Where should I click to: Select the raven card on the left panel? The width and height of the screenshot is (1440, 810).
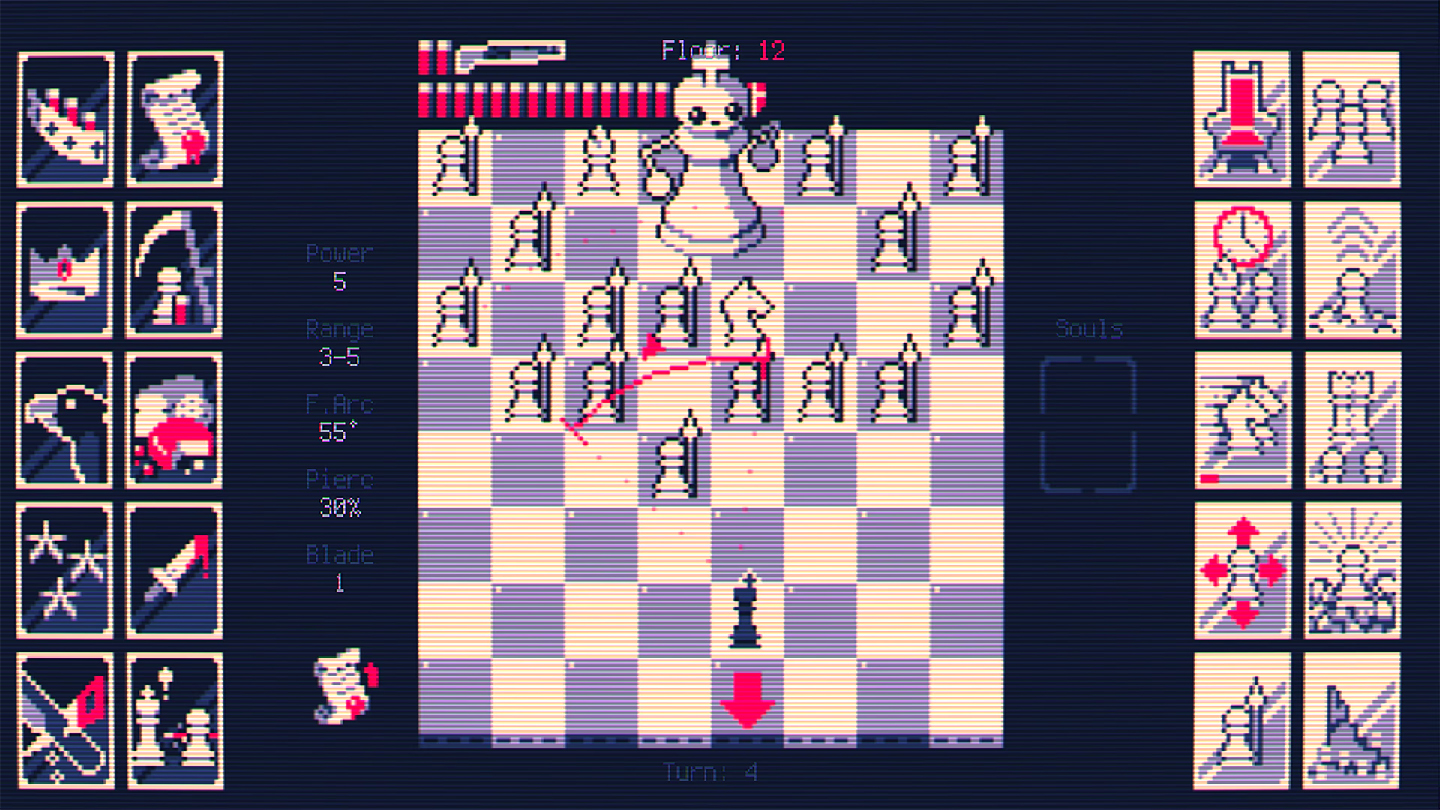[65, 424]
